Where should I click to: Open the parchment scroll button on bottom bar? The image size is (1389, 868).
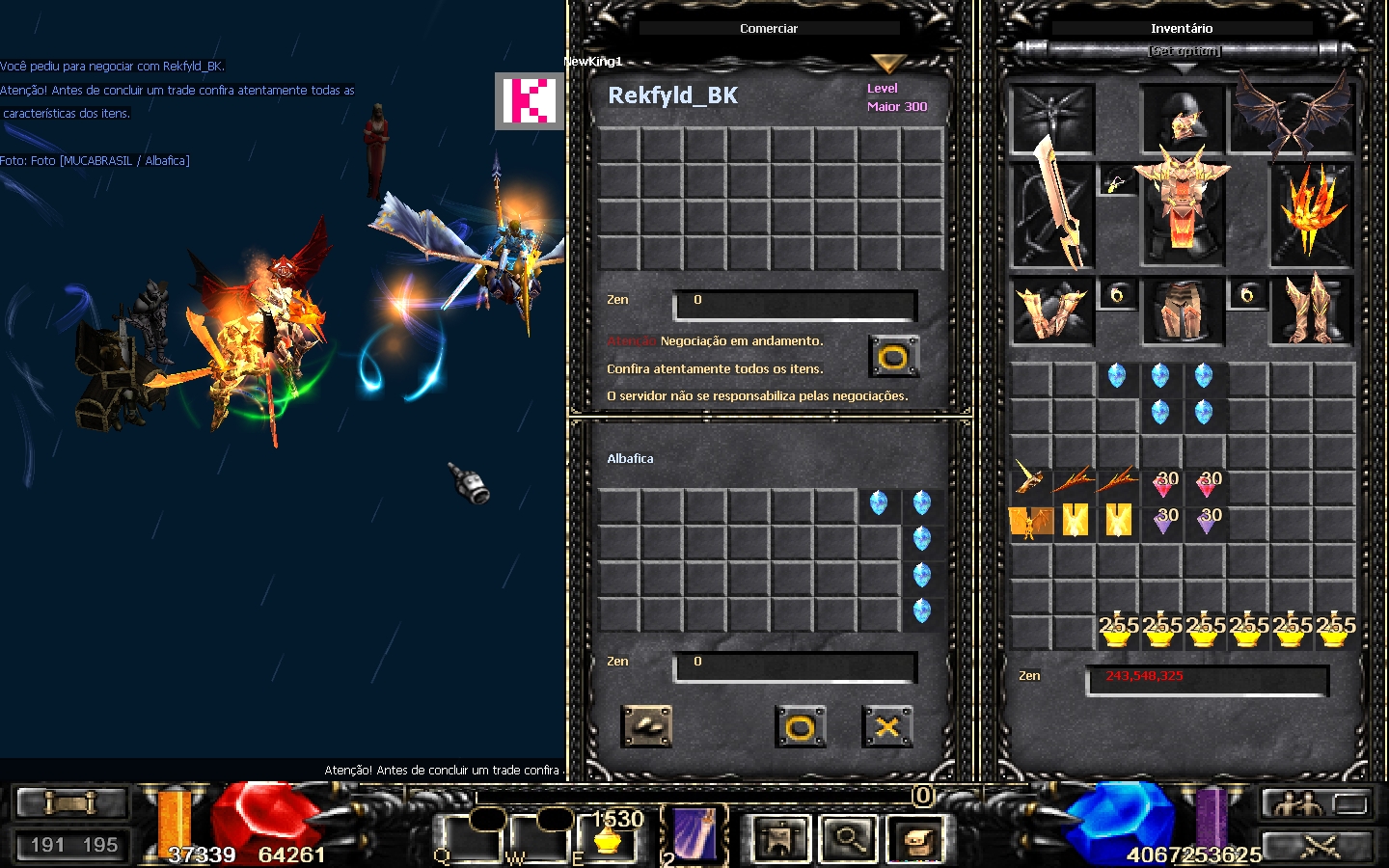point(913,839)
